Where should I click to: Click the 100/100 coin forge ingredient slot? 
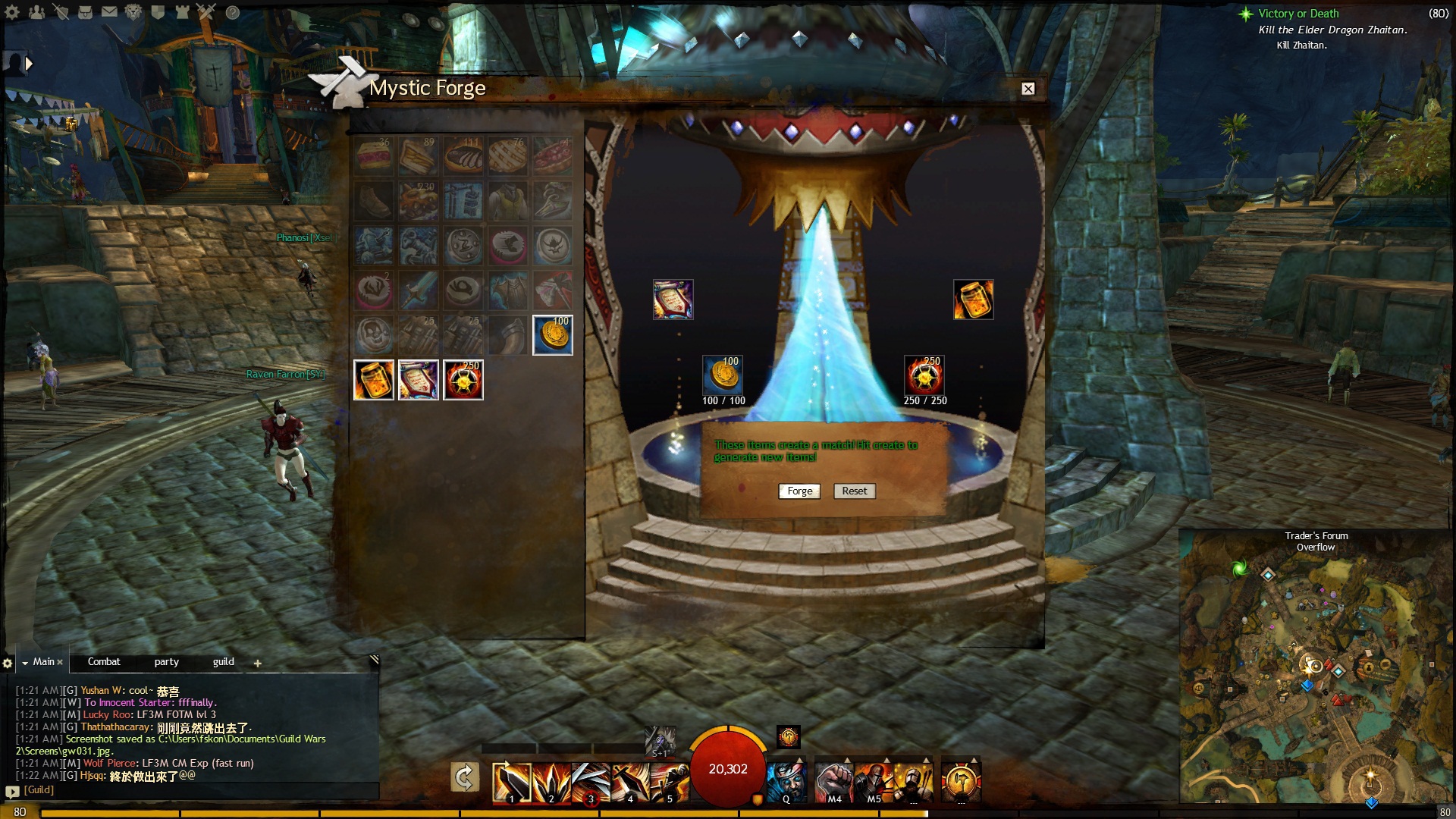[723, 375]
